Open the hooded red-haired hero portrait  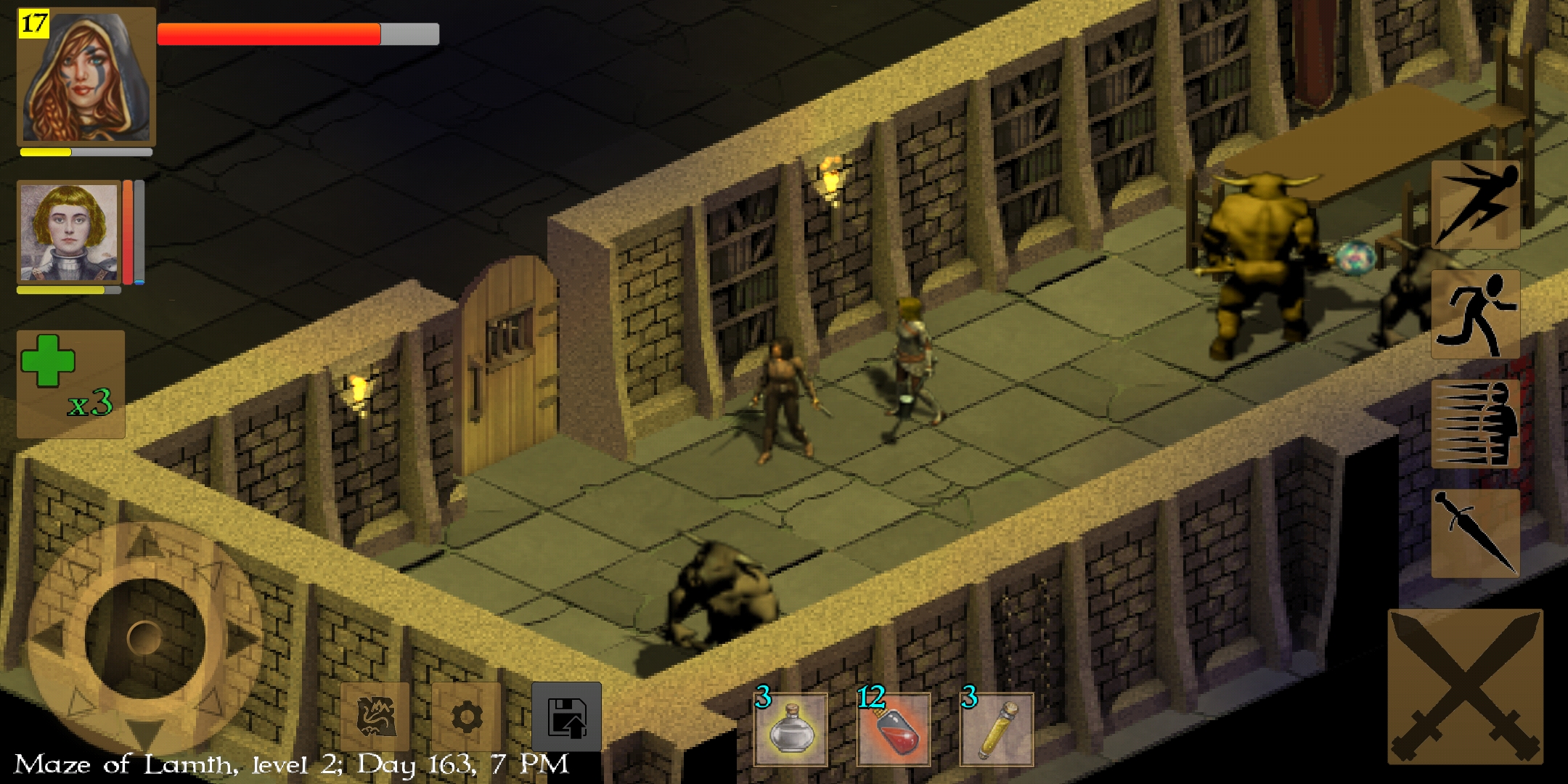[x=86, y=76]
